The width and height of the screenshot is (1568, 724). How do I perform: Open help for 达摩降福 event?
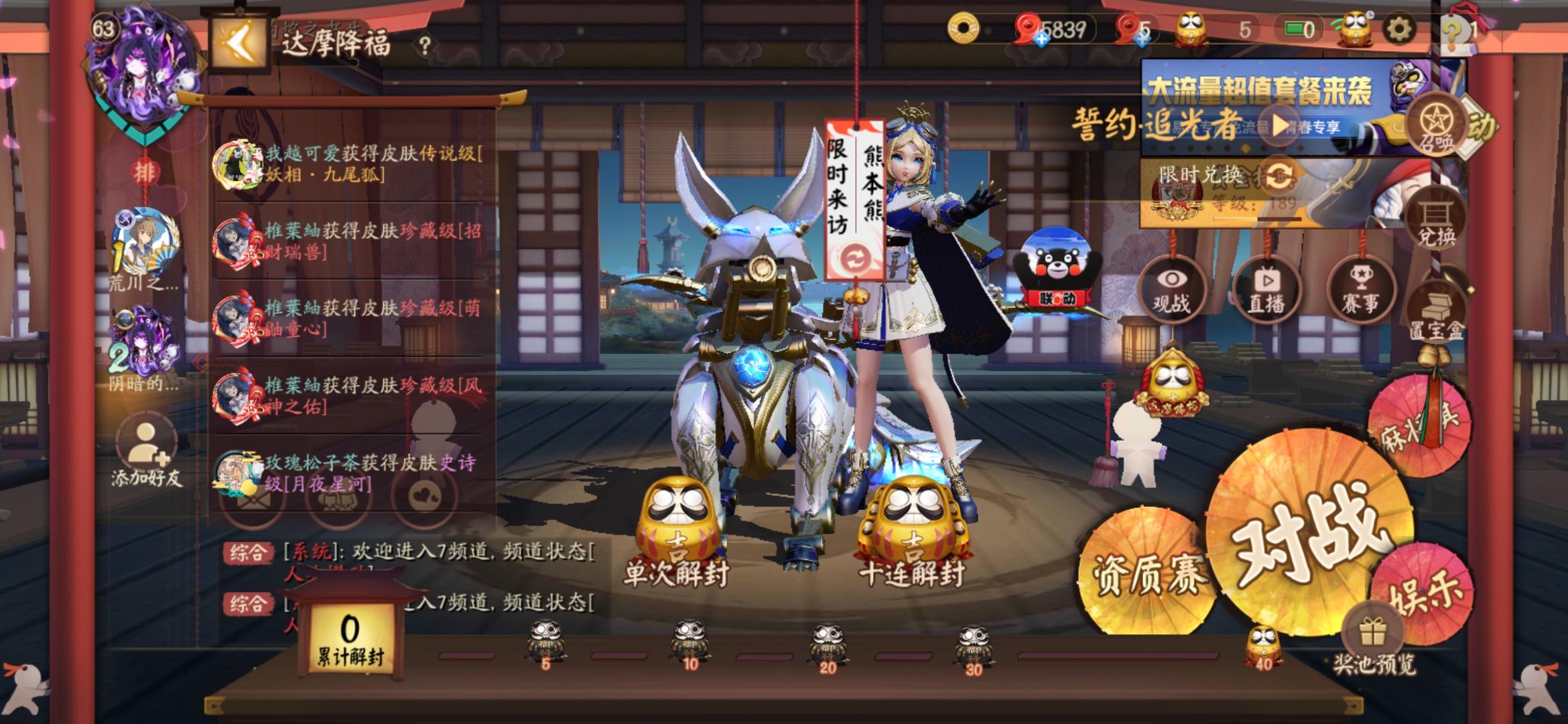click(x=423, y=44)
